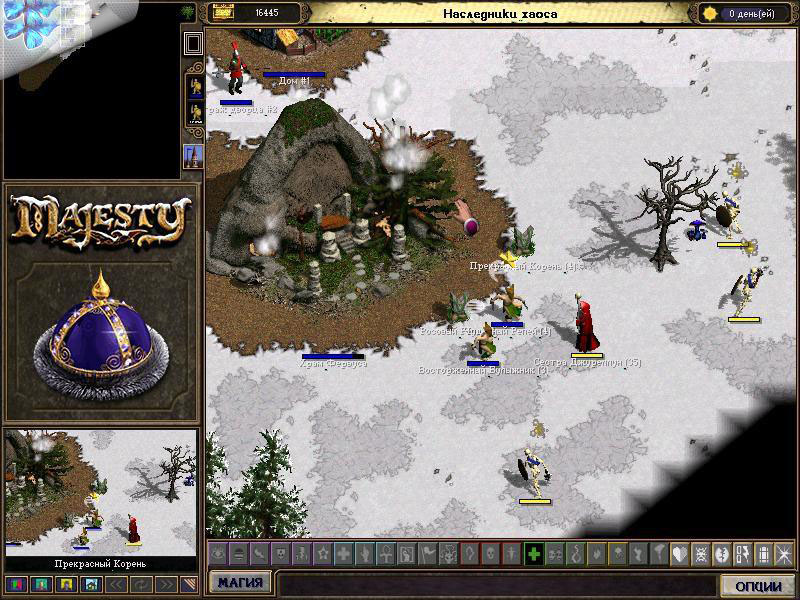The height and width of the screenshot is (600, 800).
Task: Click the Прекрасный Корень unit view window
Action: (100, 492)
